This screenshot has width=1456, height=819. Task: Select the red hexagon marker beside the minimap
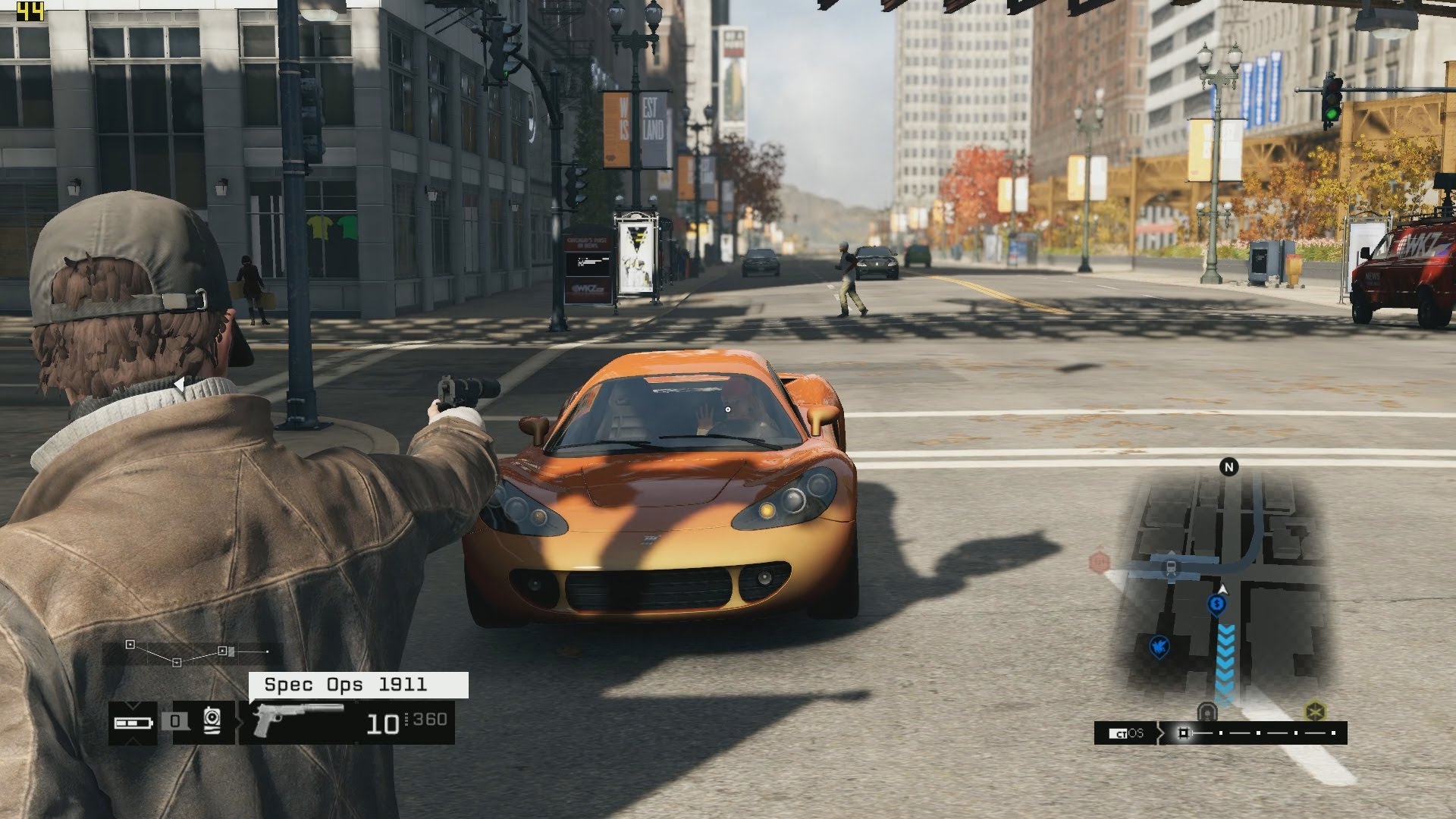[1099, 562]
